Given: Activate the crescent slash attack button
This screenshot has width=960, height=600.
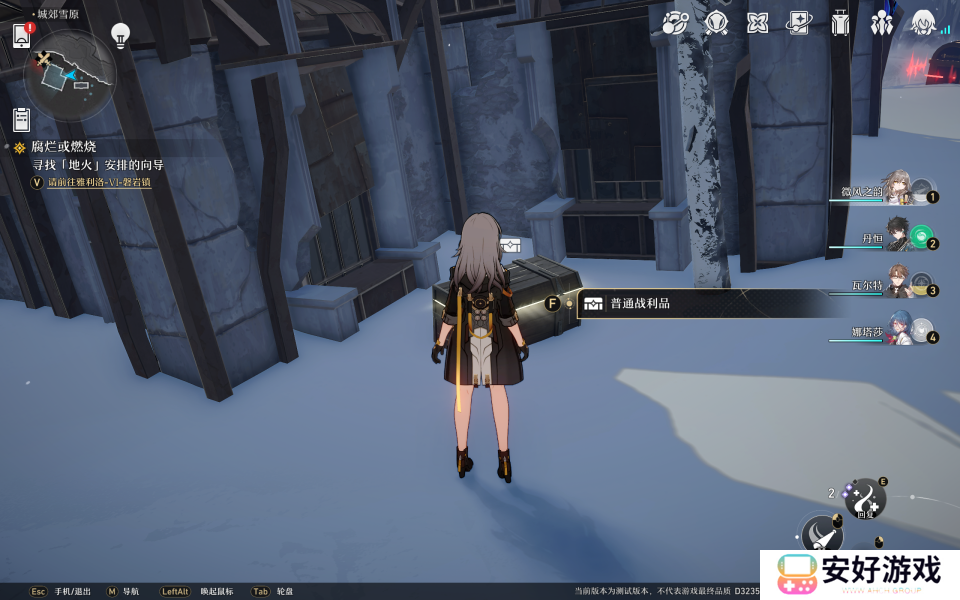Looking at the screenshot, I should point(822,535).
